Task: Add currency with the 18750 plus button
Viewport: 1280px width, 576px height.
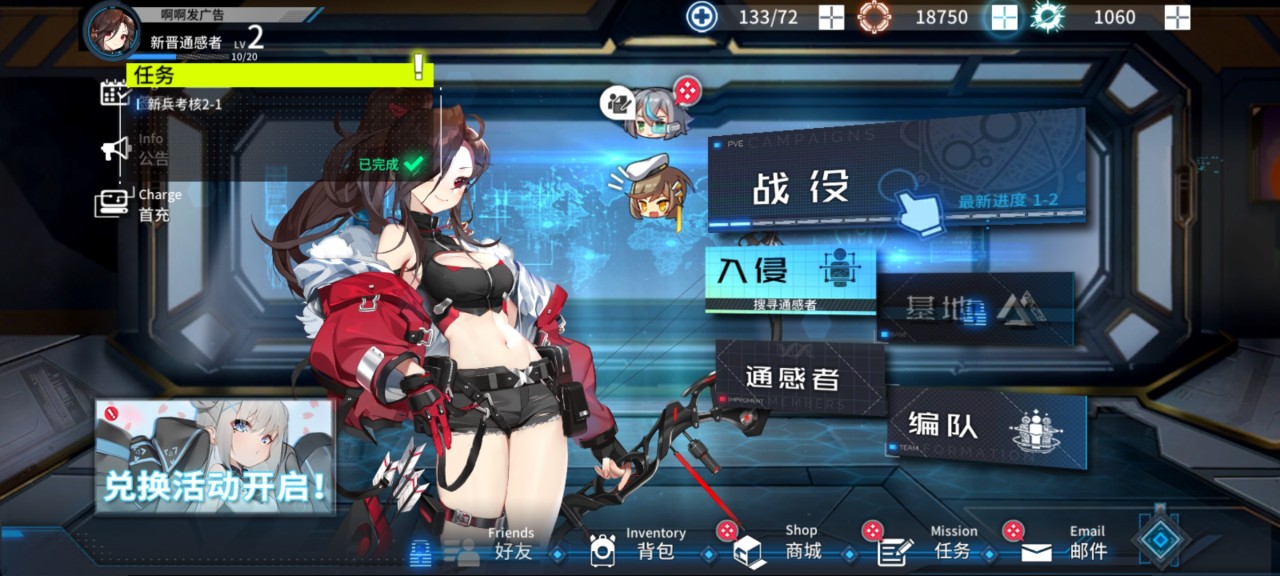Action: [1004, 17]
